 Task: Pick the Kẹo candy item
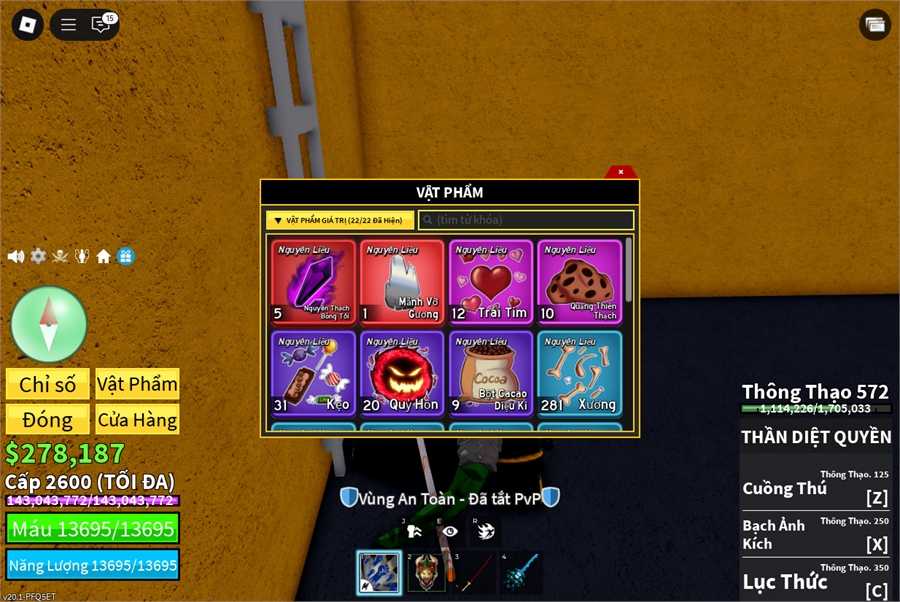coord(313,373)
